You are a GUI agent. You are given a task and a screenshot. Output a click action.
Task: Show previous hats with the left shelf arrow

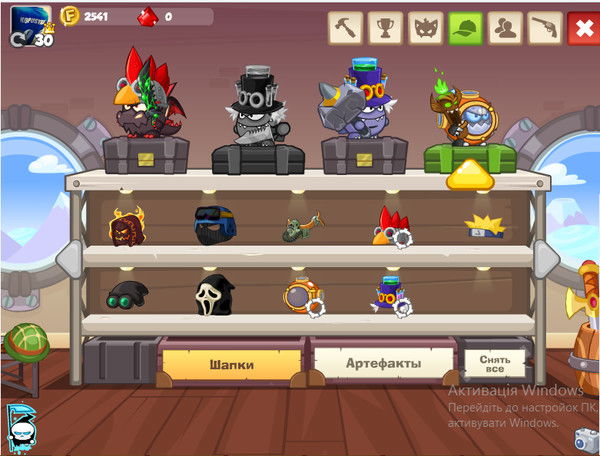(66, 259)
